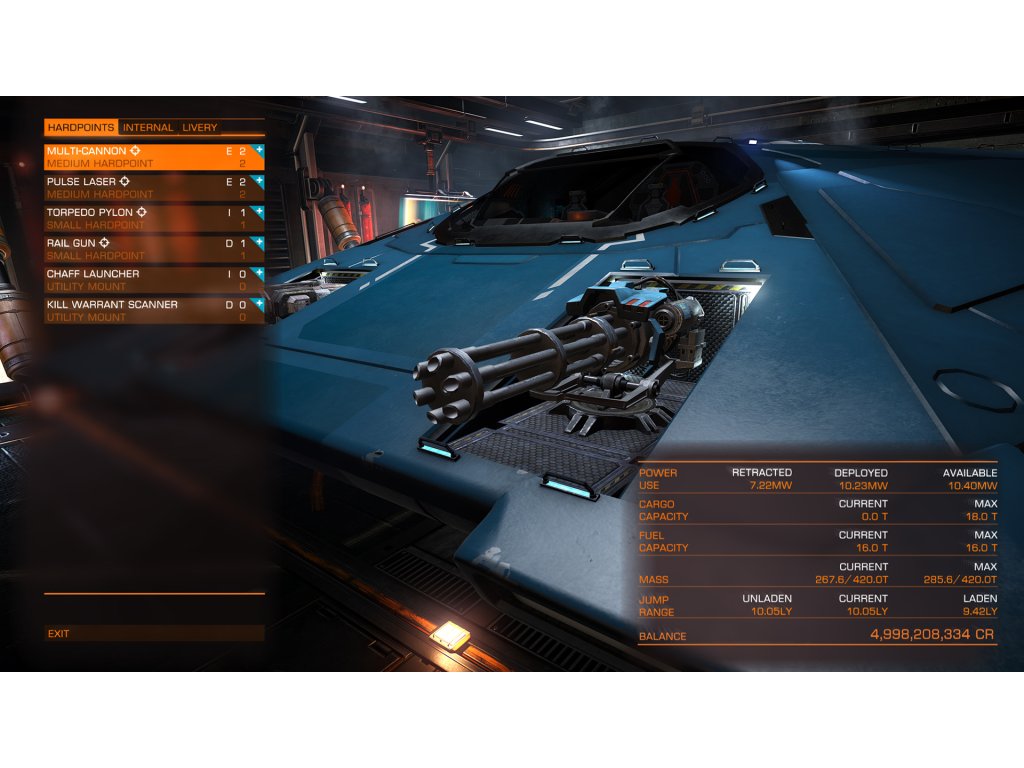Open the Kill Warrant Scanner utility mount
Viewport: 1024px width, 768px height.
point(150,310)
